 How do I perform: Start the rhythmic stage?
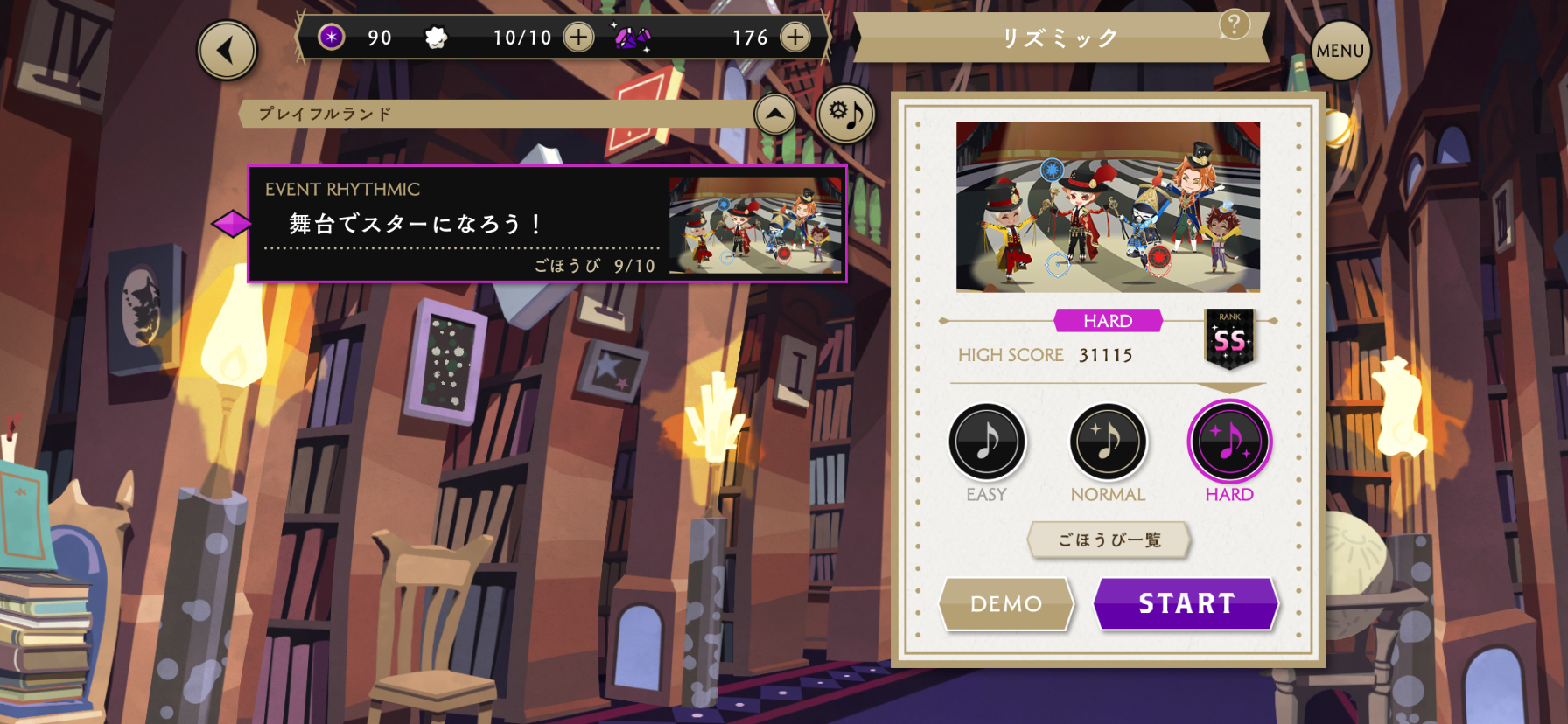click(x=1186, y=603)
